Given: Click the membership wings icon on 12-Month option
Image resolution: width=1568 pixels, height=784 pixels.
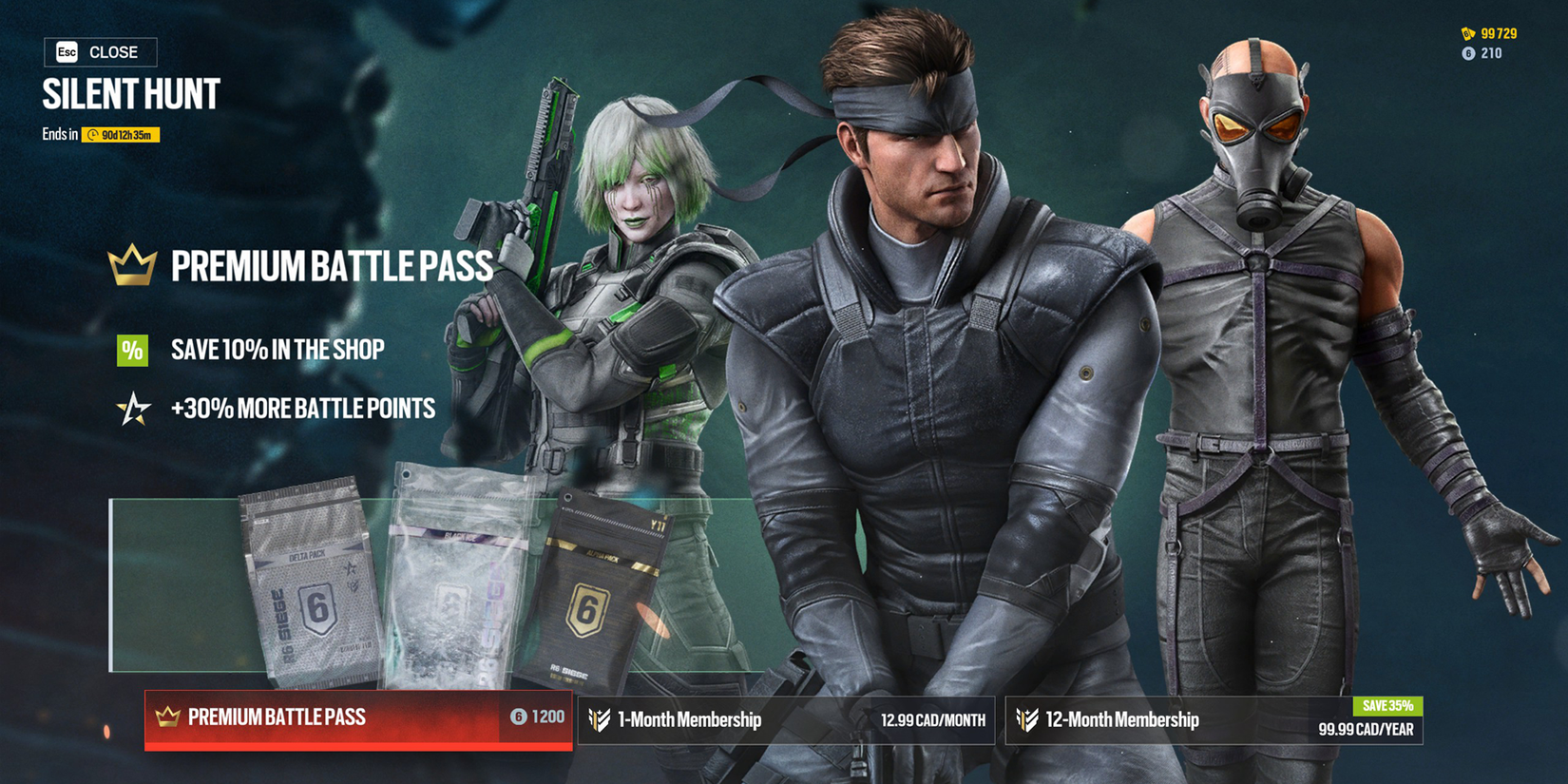Looking at the screenshot, I should coord(1028,719).
